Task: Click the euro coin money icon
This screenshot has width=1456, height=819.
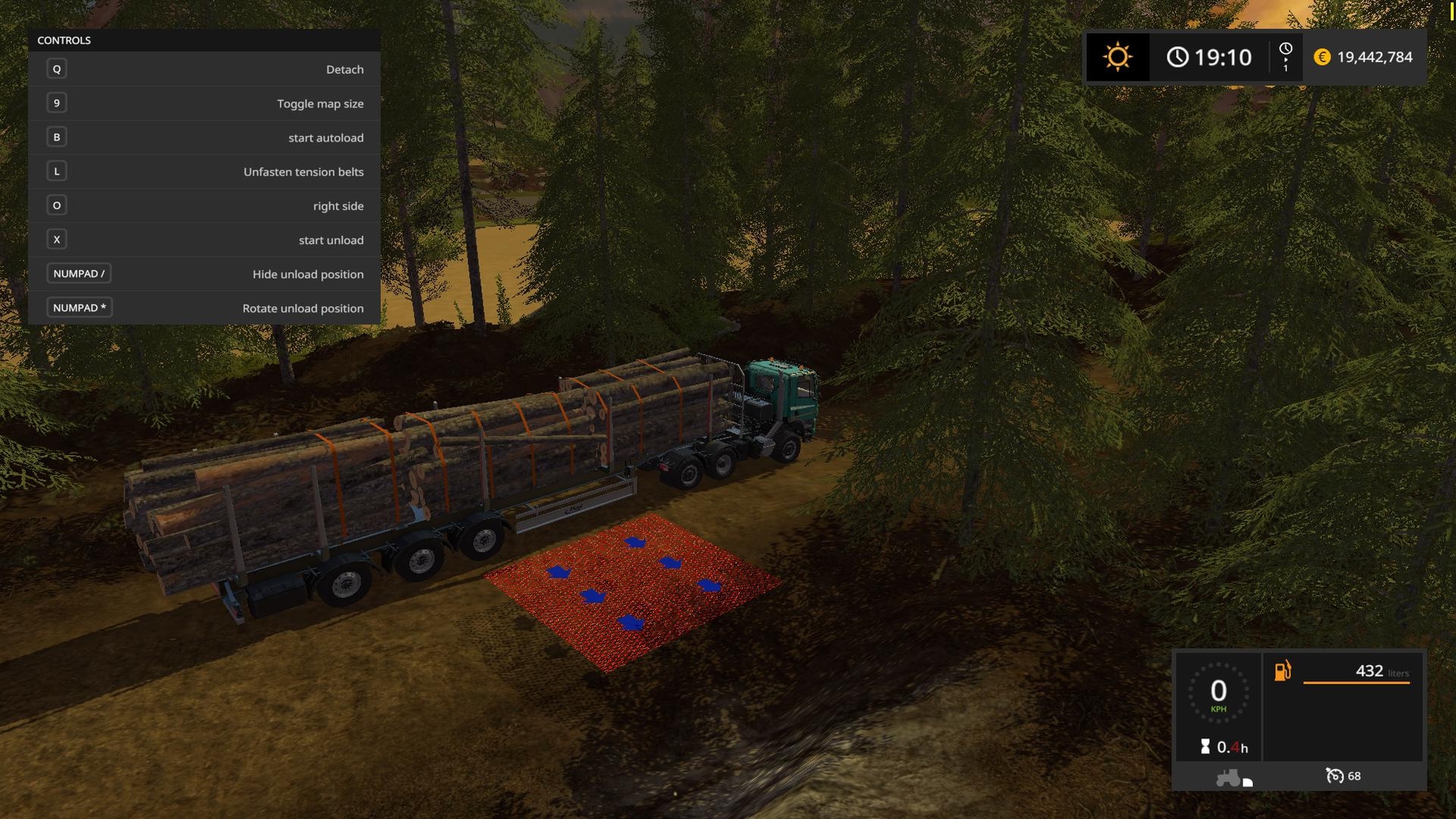Action: coord(1322,57)
